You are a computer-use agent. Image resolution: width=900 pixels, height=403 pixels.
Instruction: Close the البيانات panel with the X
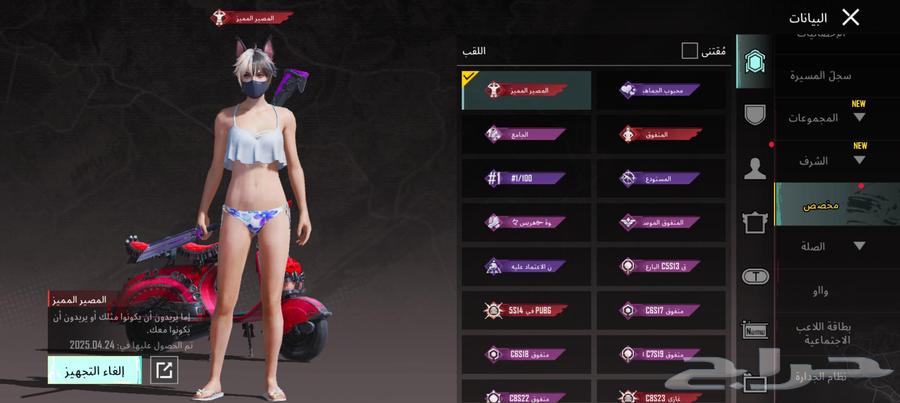tap(850, 17)
